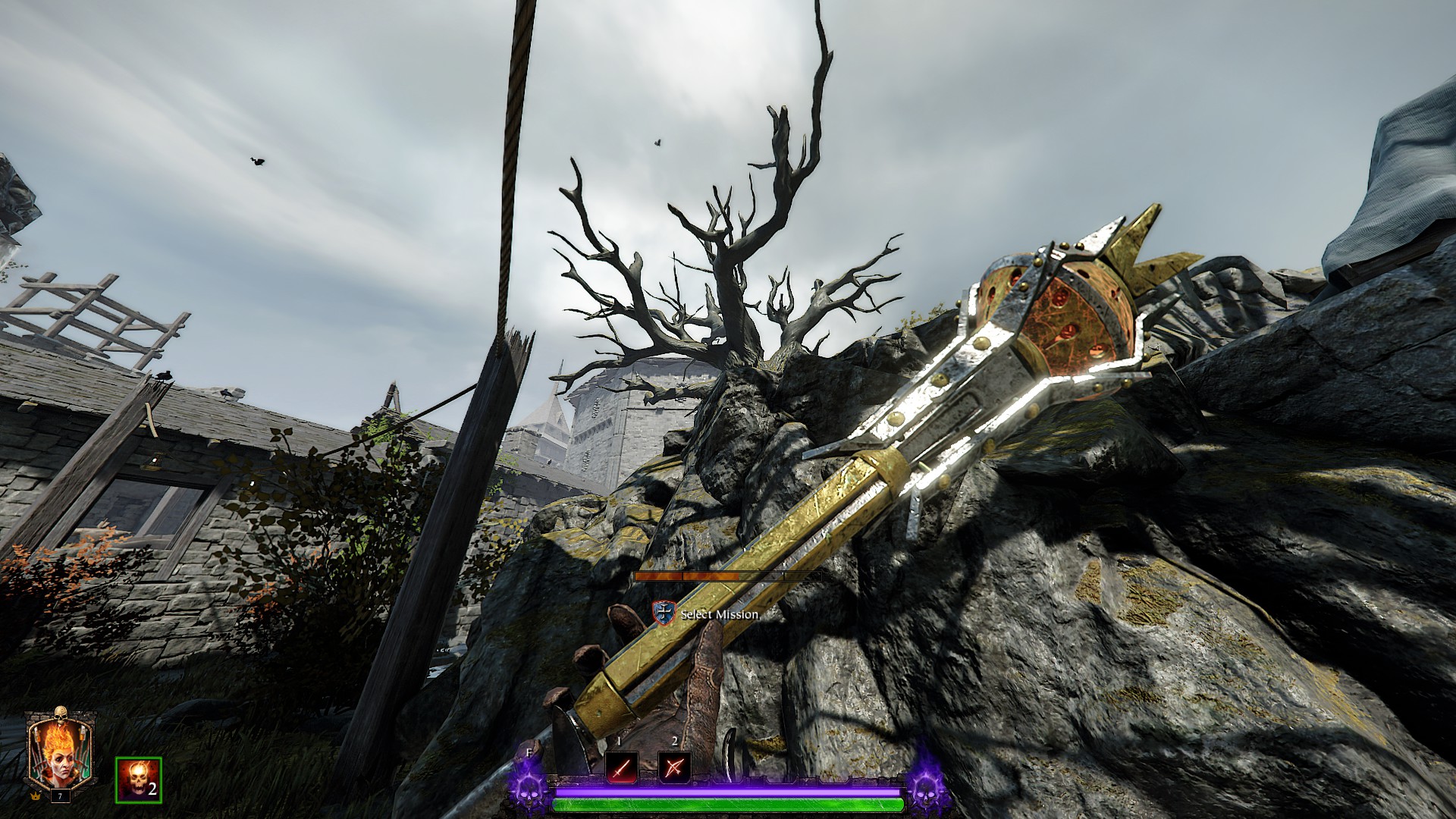This screenshot has width=1456, height=819.
Task: Click the weapon hotbar number 2 label
Action: click(x=674, y=740)
